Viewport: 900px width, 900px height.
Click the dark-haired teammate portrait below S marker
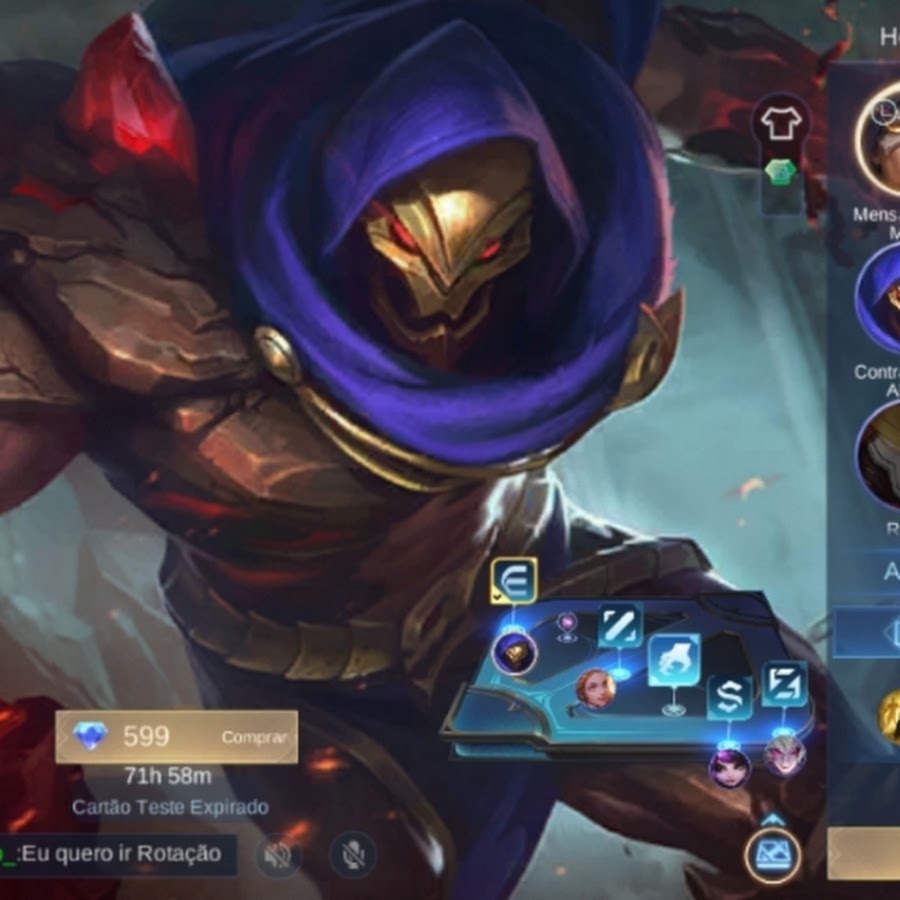729,767
